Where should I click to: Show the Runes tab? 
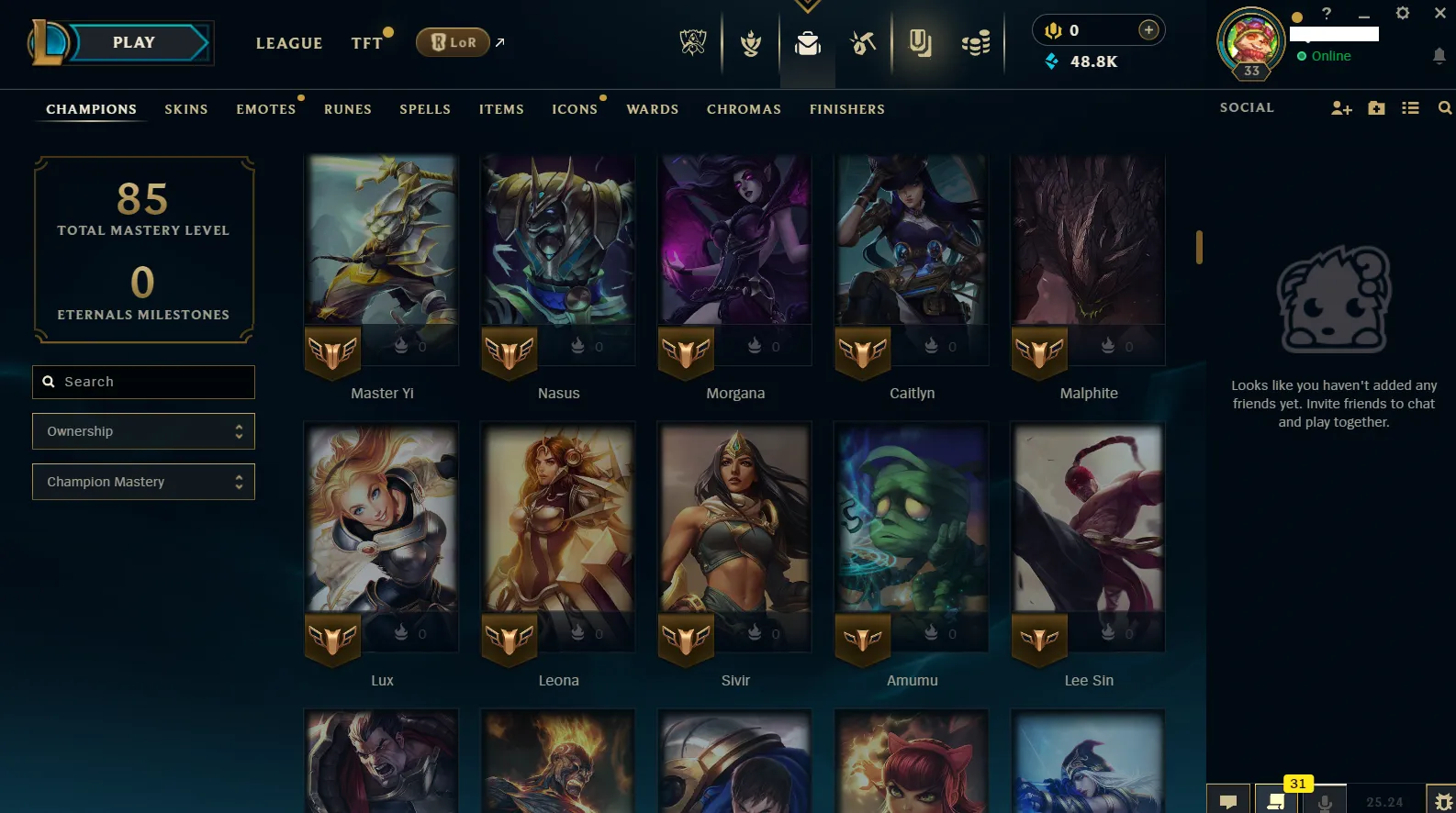pos(348,109)
